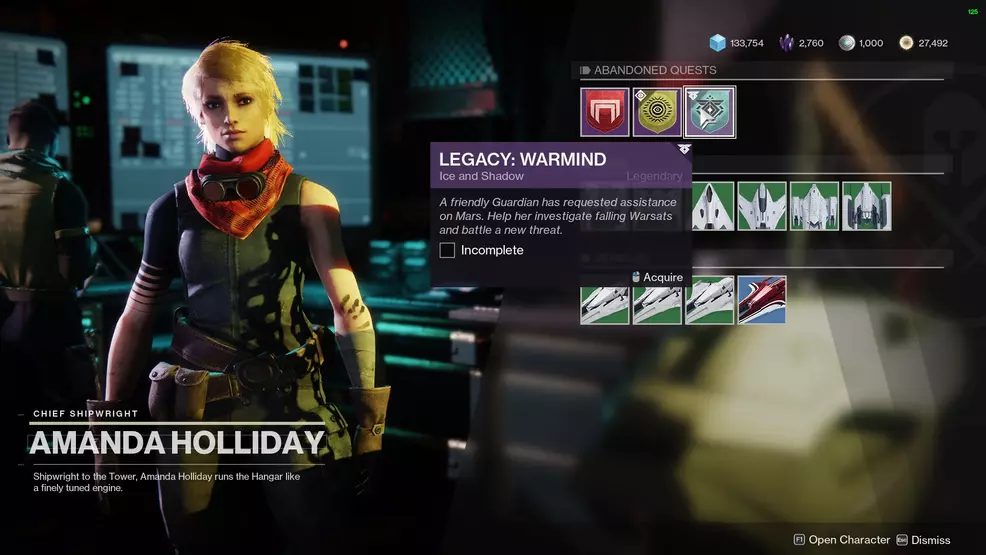This screenshot has width=986, height=555.
Task: Select the red shield quest emblem
Action: [605, 112]
